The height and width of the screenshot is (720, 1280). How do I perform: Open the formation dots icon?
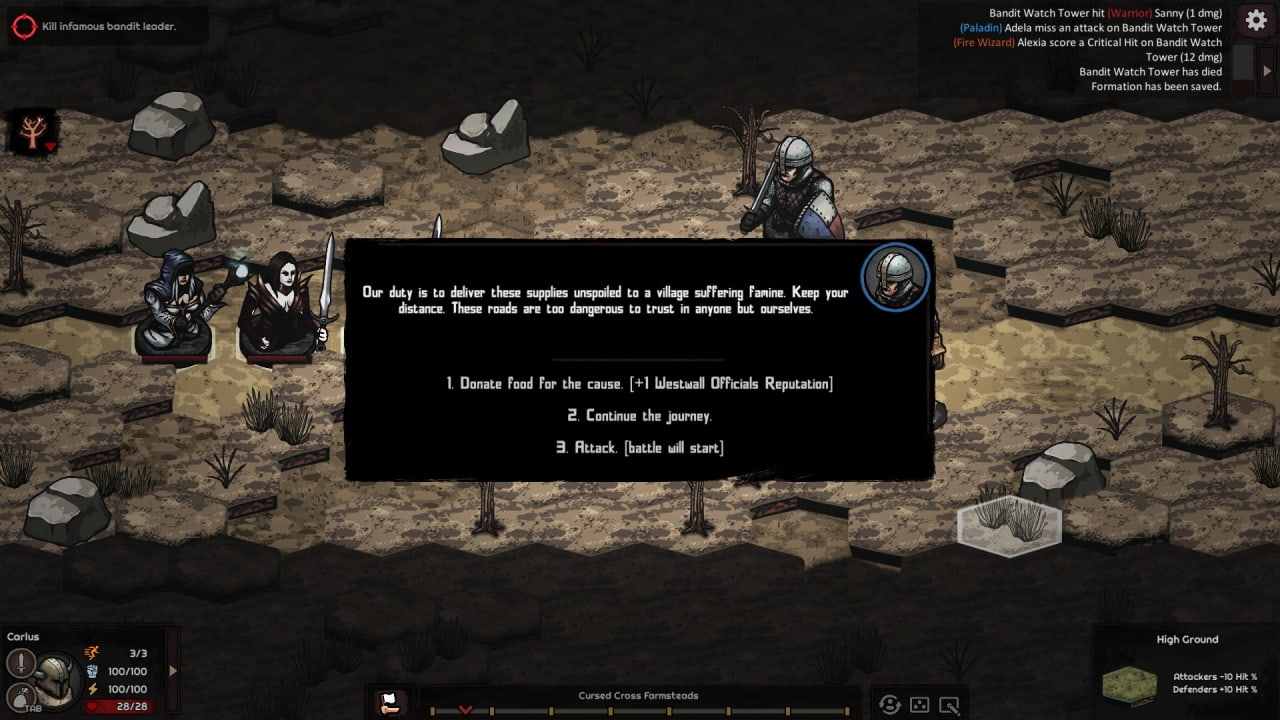point(919,704)
